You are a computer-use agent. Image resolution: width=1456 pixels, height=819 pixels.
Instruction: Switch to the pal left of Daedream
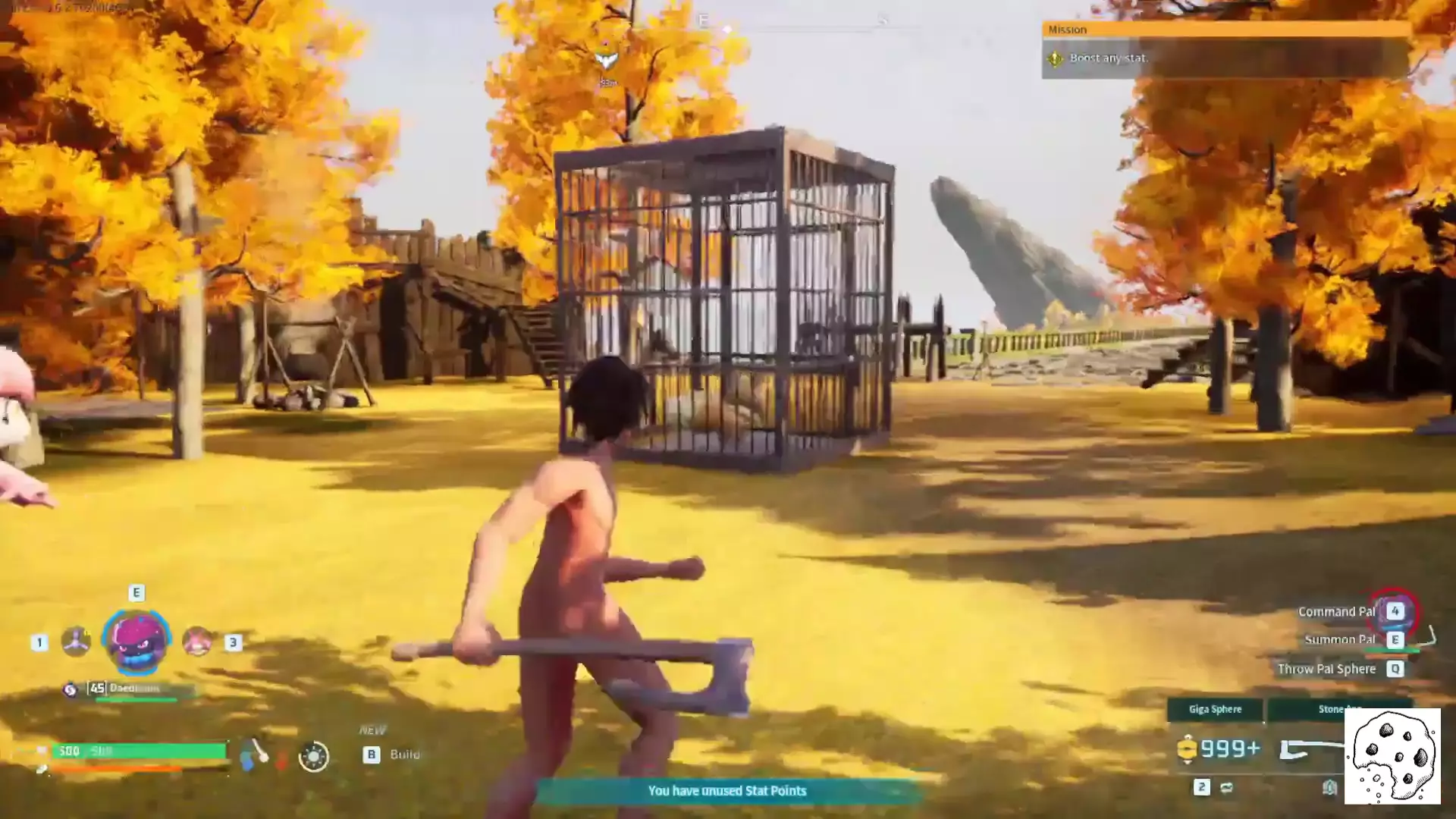coord(76,642)
